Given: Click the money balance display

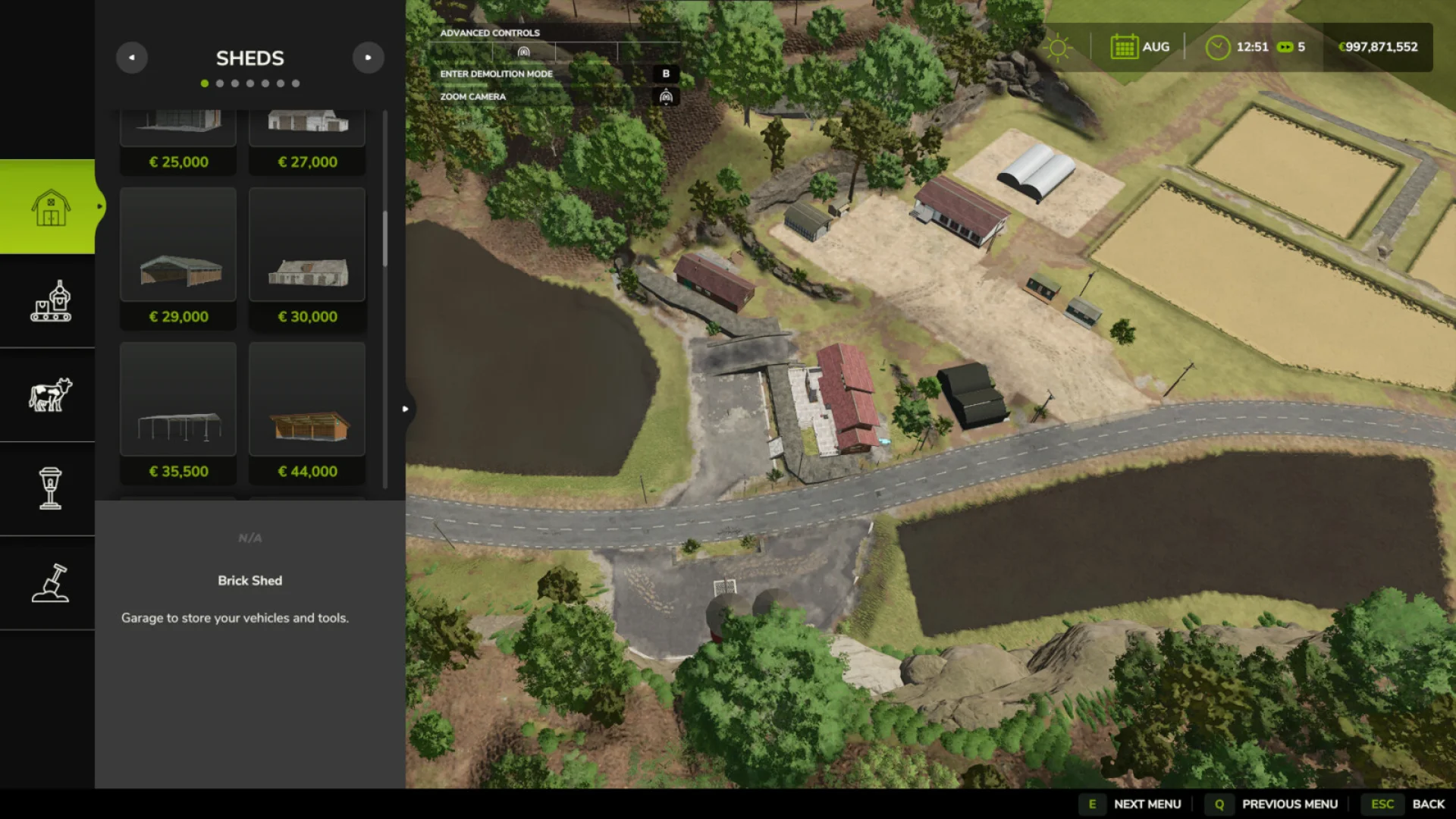Looking at the screenshot, I should click(1378, 46).
